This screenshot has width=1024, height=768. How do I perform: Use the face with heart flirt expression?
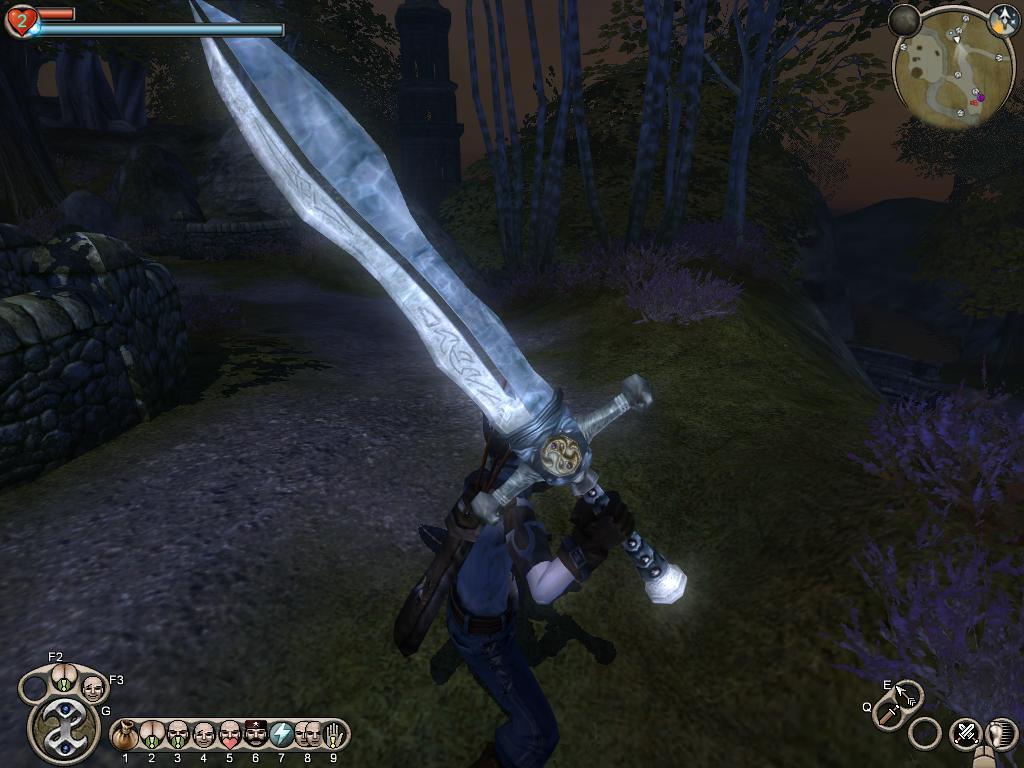pyautogui.click(x=229, y=735)
